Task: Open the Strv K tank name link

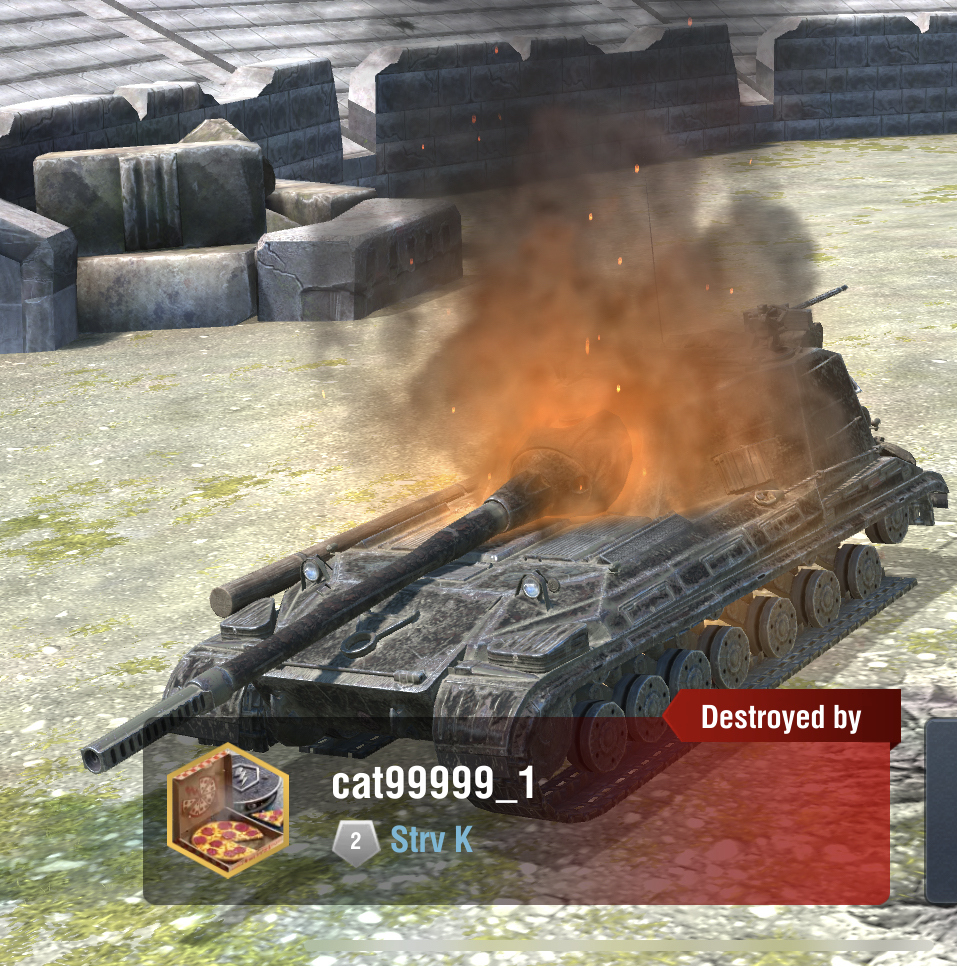Action: coord(431,840)
